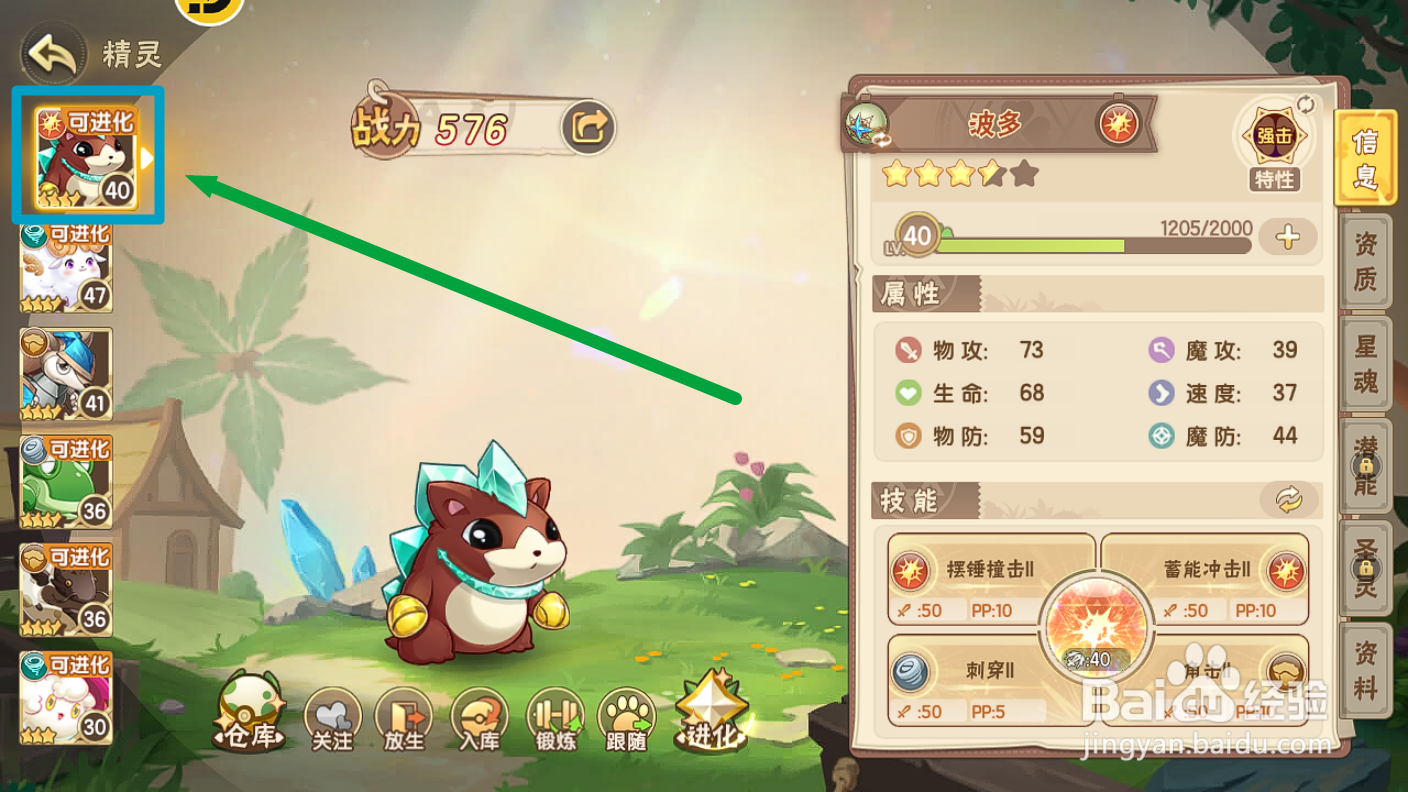Select the level 47 pet thumbnail

pos(64,266)
